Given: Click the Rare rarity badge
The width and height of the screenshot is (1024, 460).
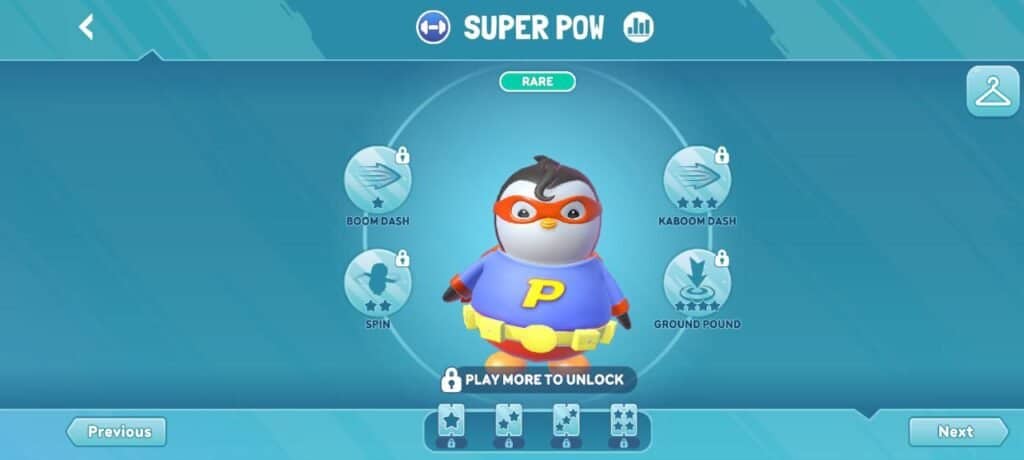Looking at the screenshot, I should pos(537,81).
